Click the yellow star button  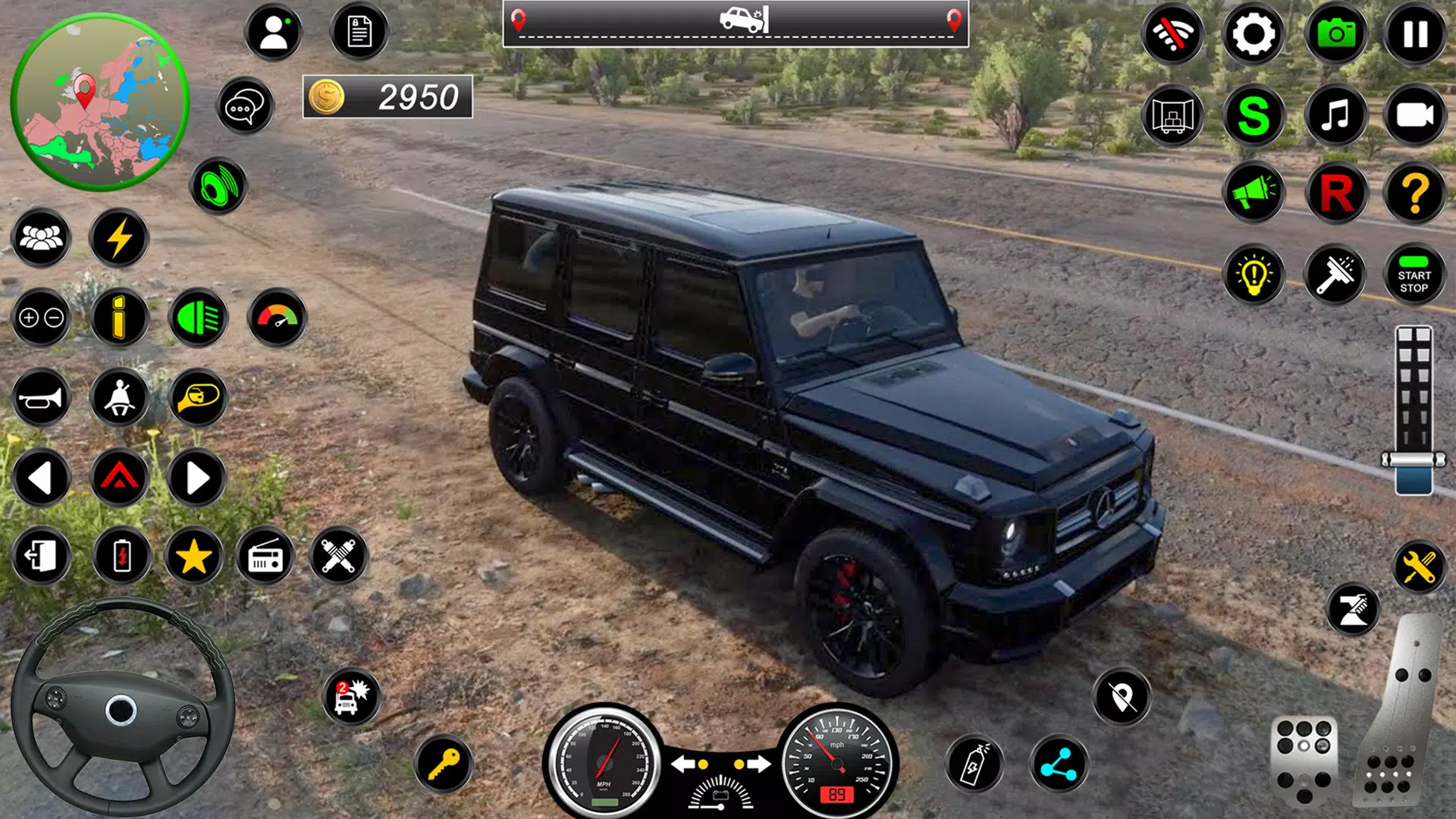pos(193,557)
